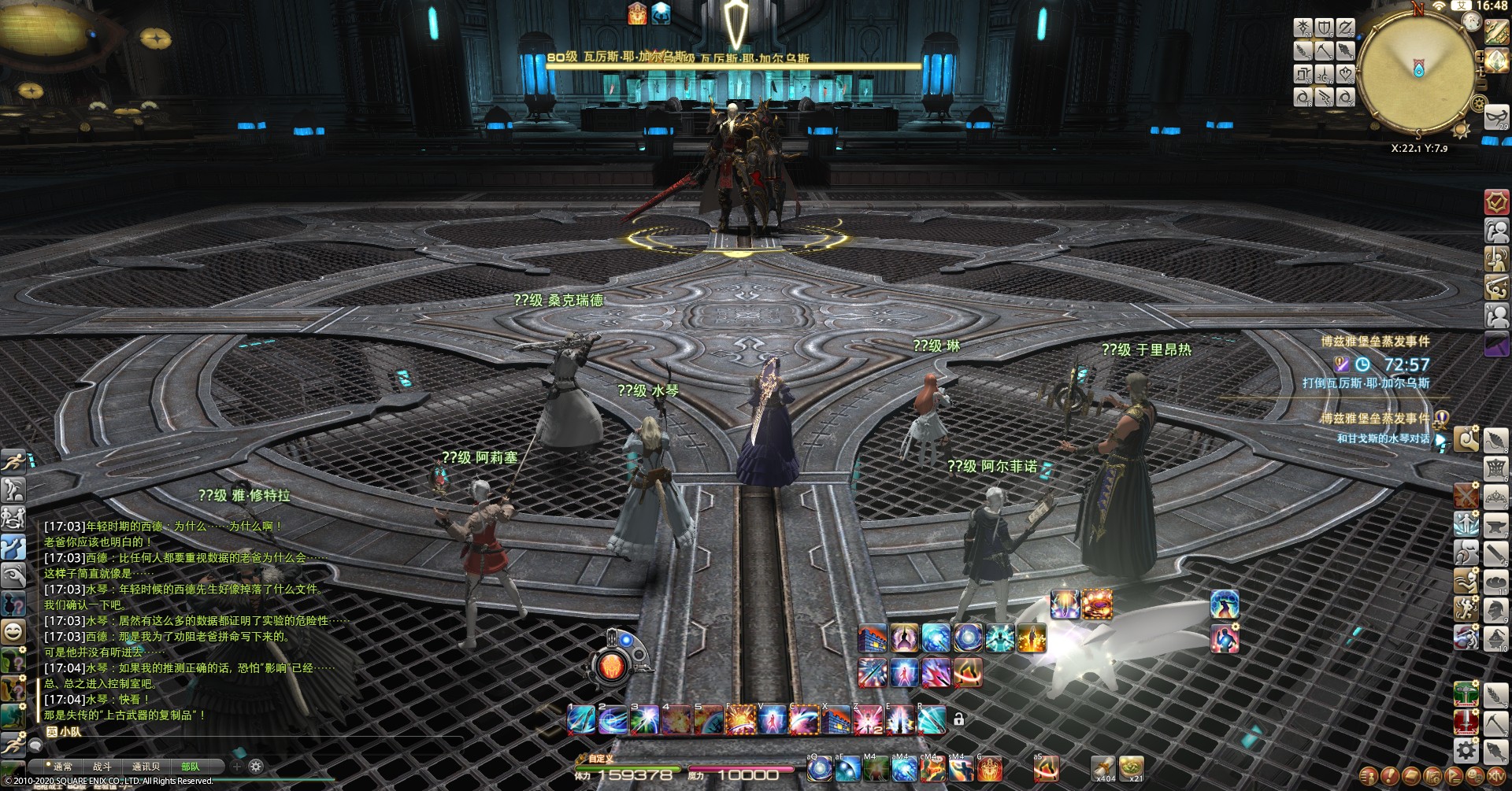
Task: Switch to the 通常 chat tab
Action: [x=62, y=766]
